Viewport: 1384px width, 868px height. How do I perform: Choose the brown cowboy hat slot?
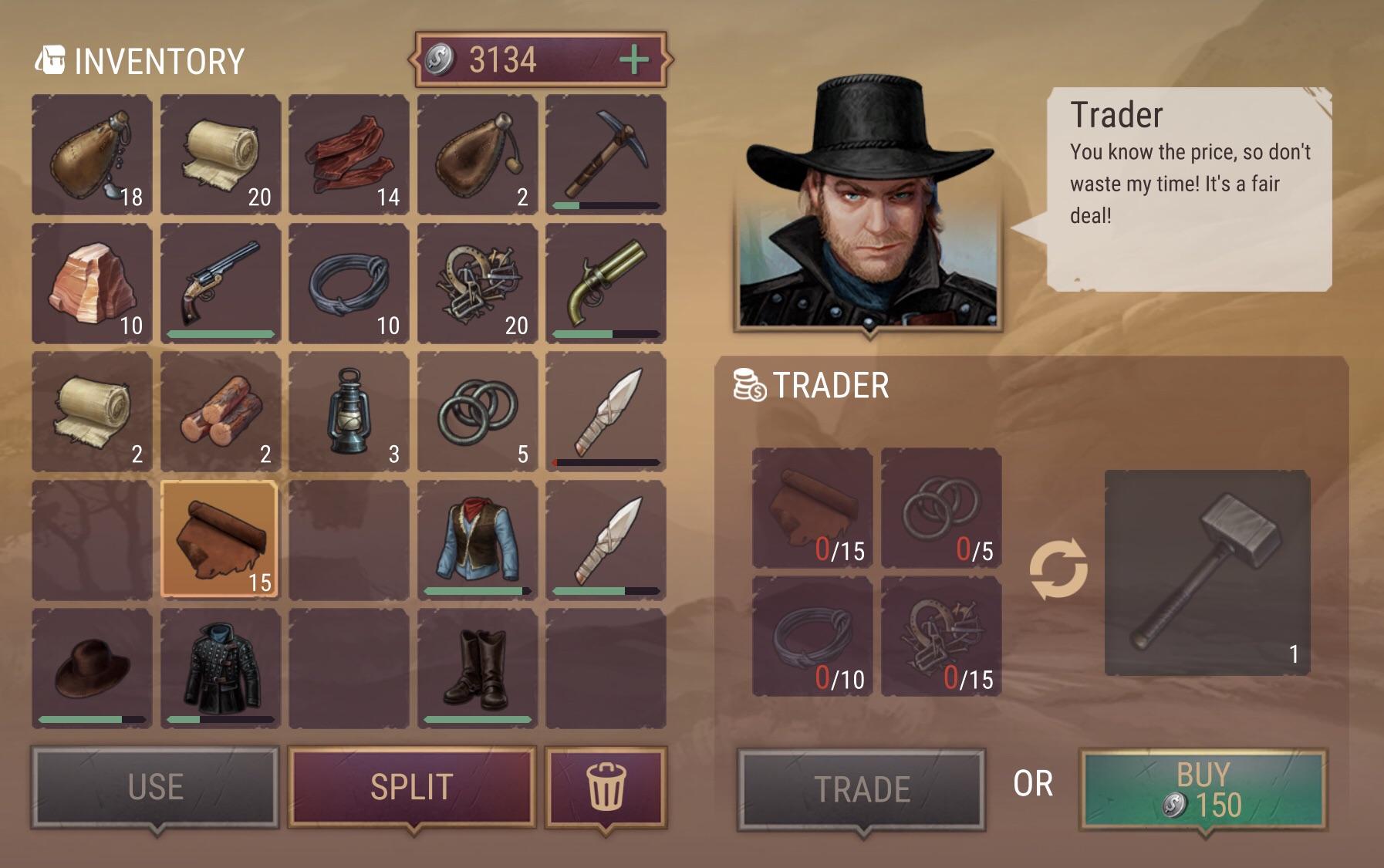pyautogui.click(x=92, y=667)
